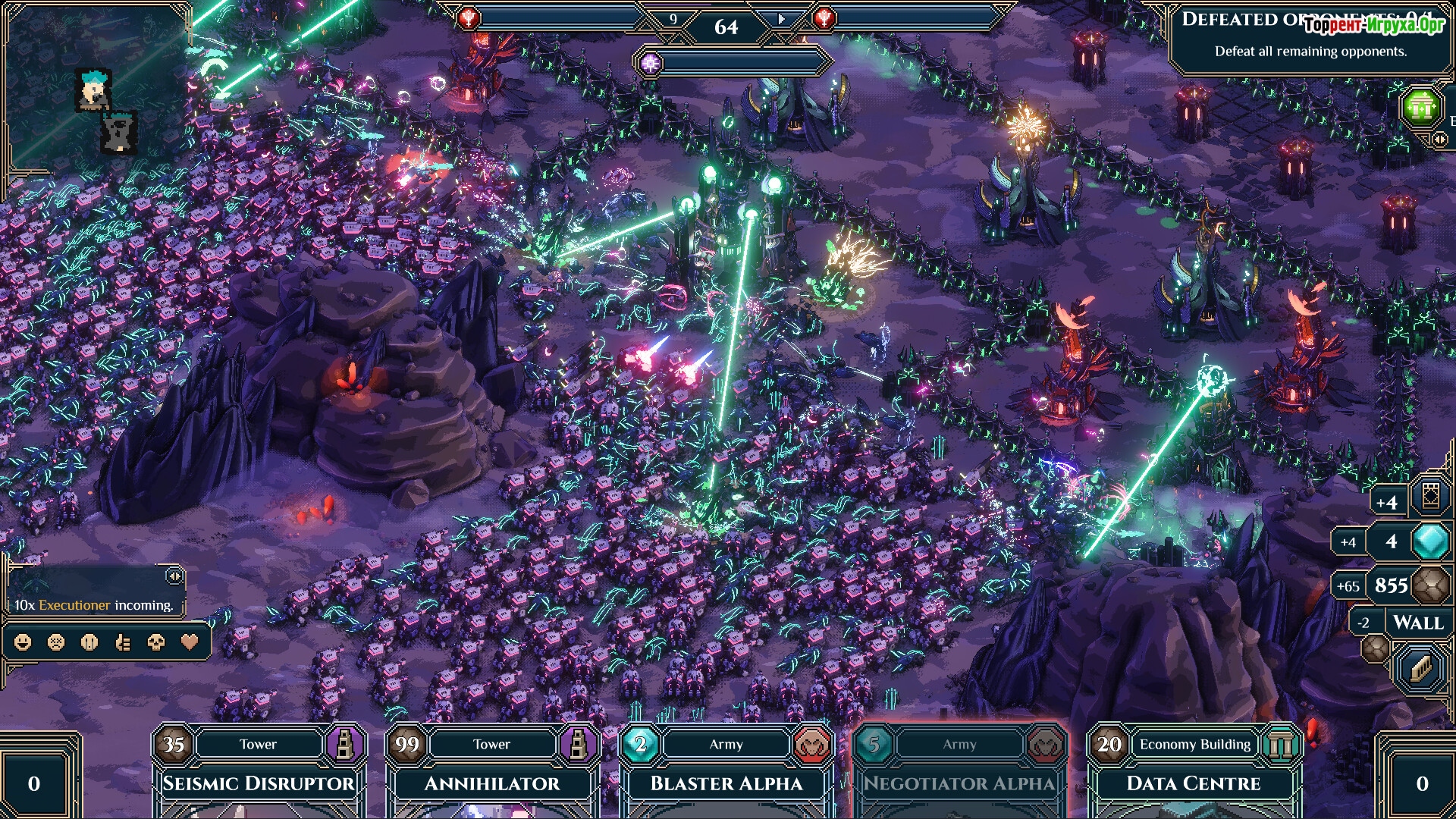Send the skull emote
The image size is (1456, 819).
[x=156, y=642]
